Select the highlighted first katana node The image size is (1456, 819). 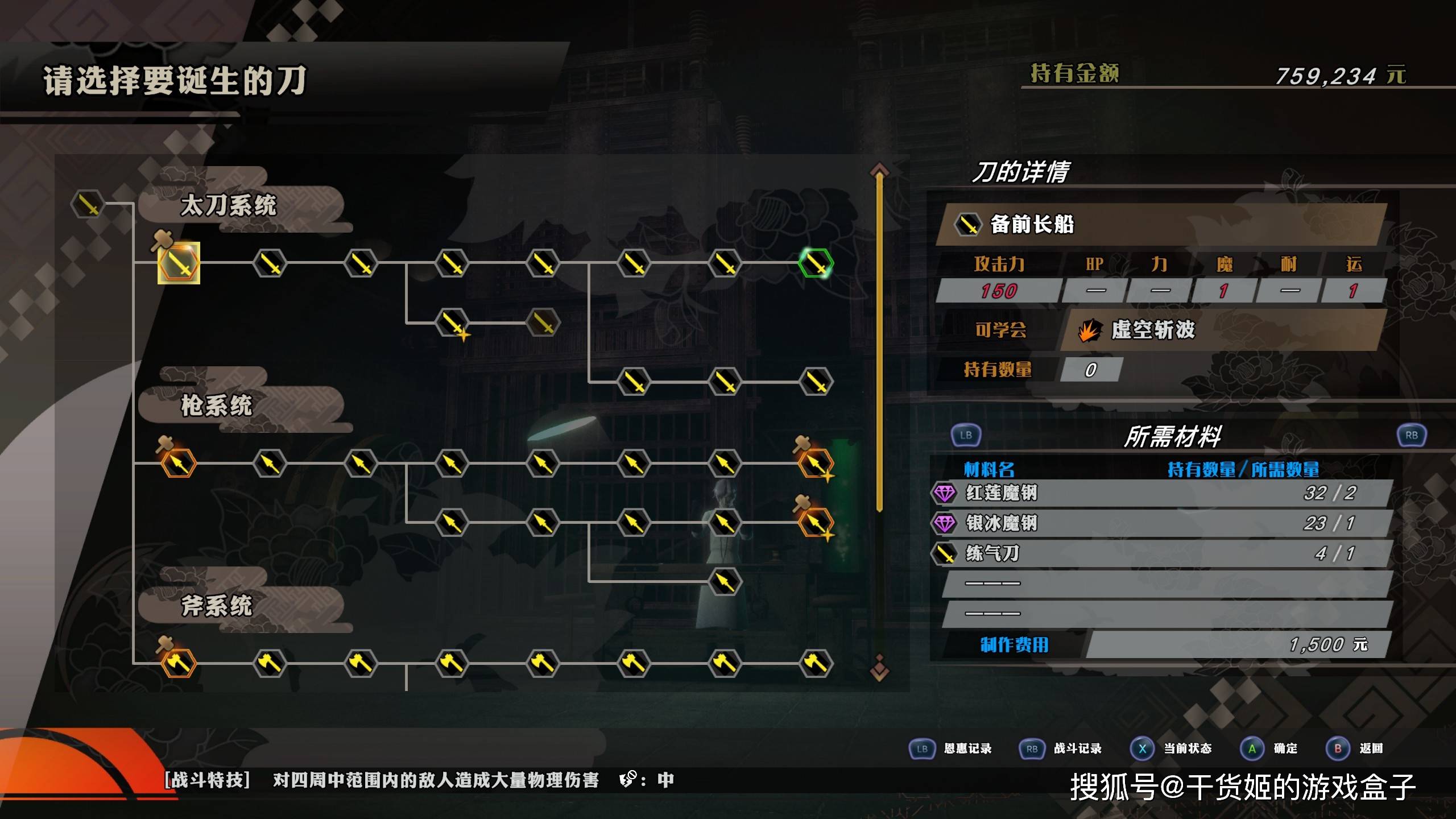coord(179,263)
